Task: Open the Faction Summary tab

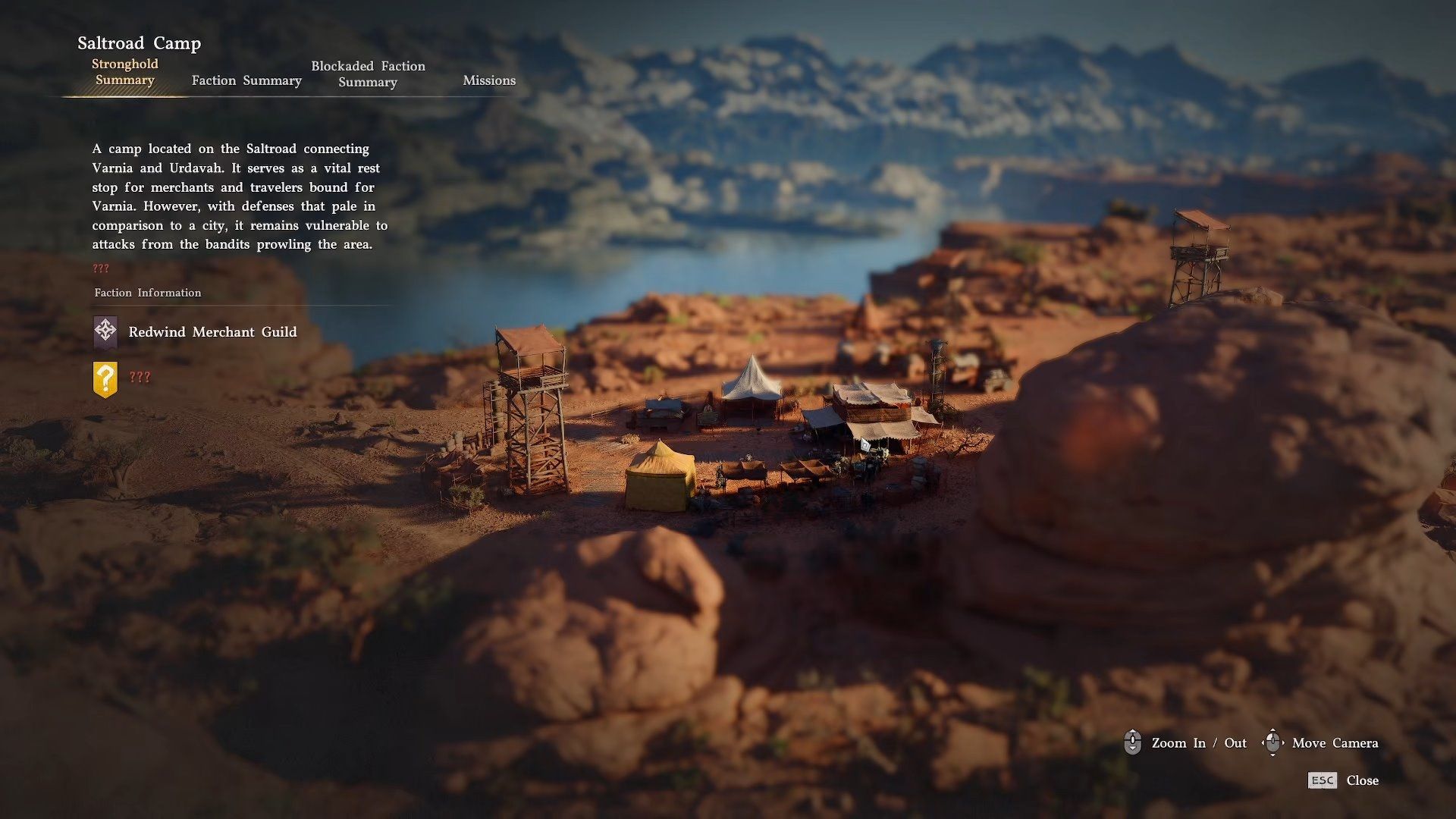Action: point(246,80)
